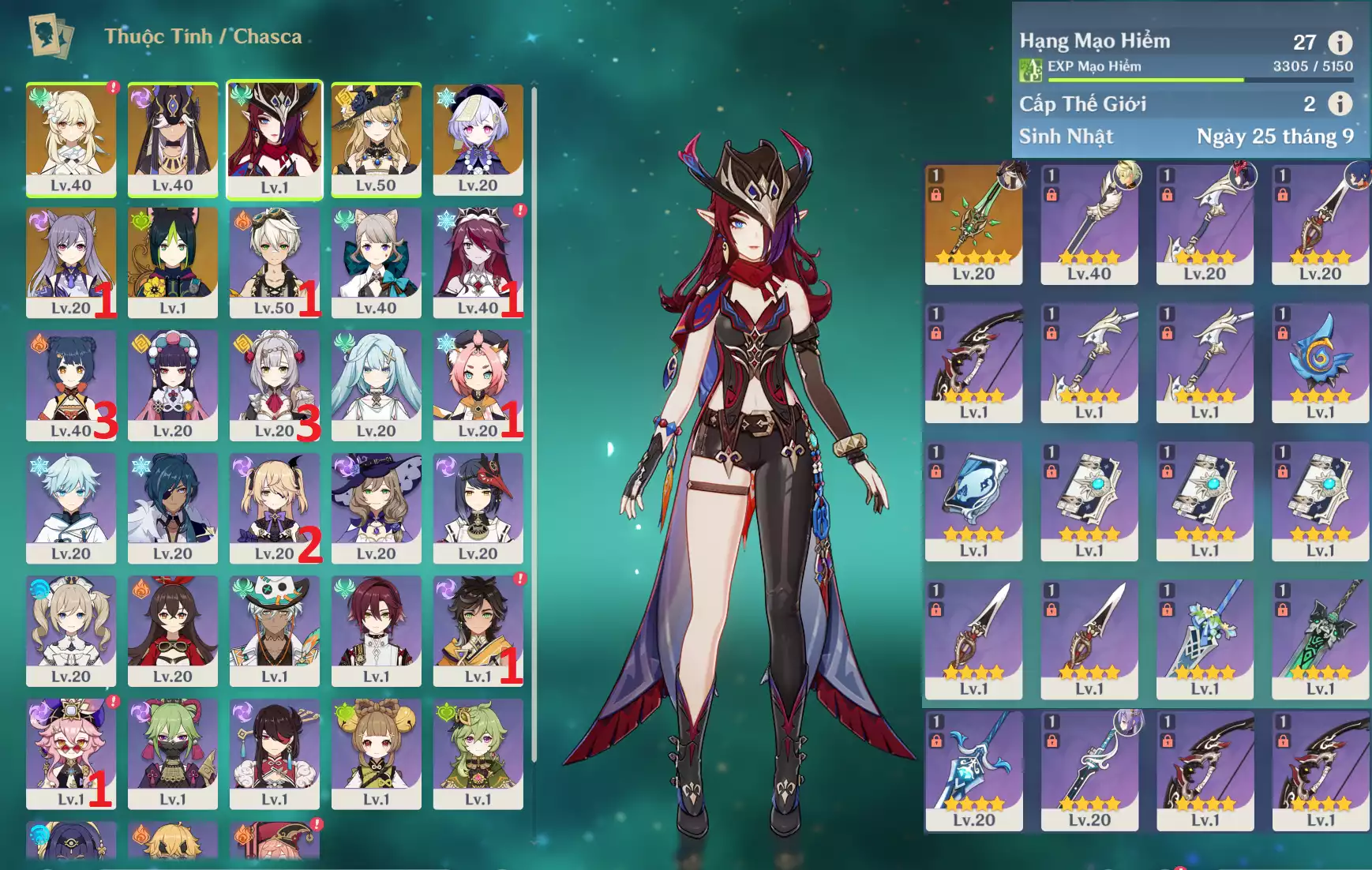Select Noelle's Lv.20 portrait
Screen dimensions: 1372x870
(x=274, y=384)
